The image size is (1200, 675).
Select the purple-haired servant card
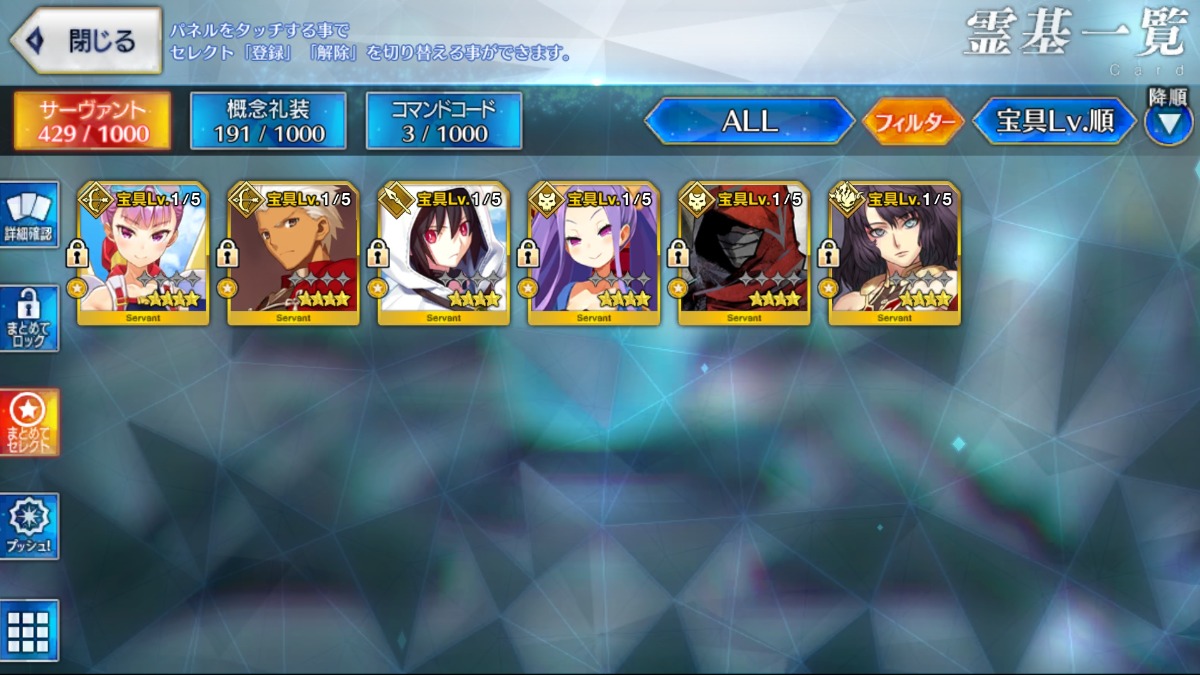pos(594,255)
